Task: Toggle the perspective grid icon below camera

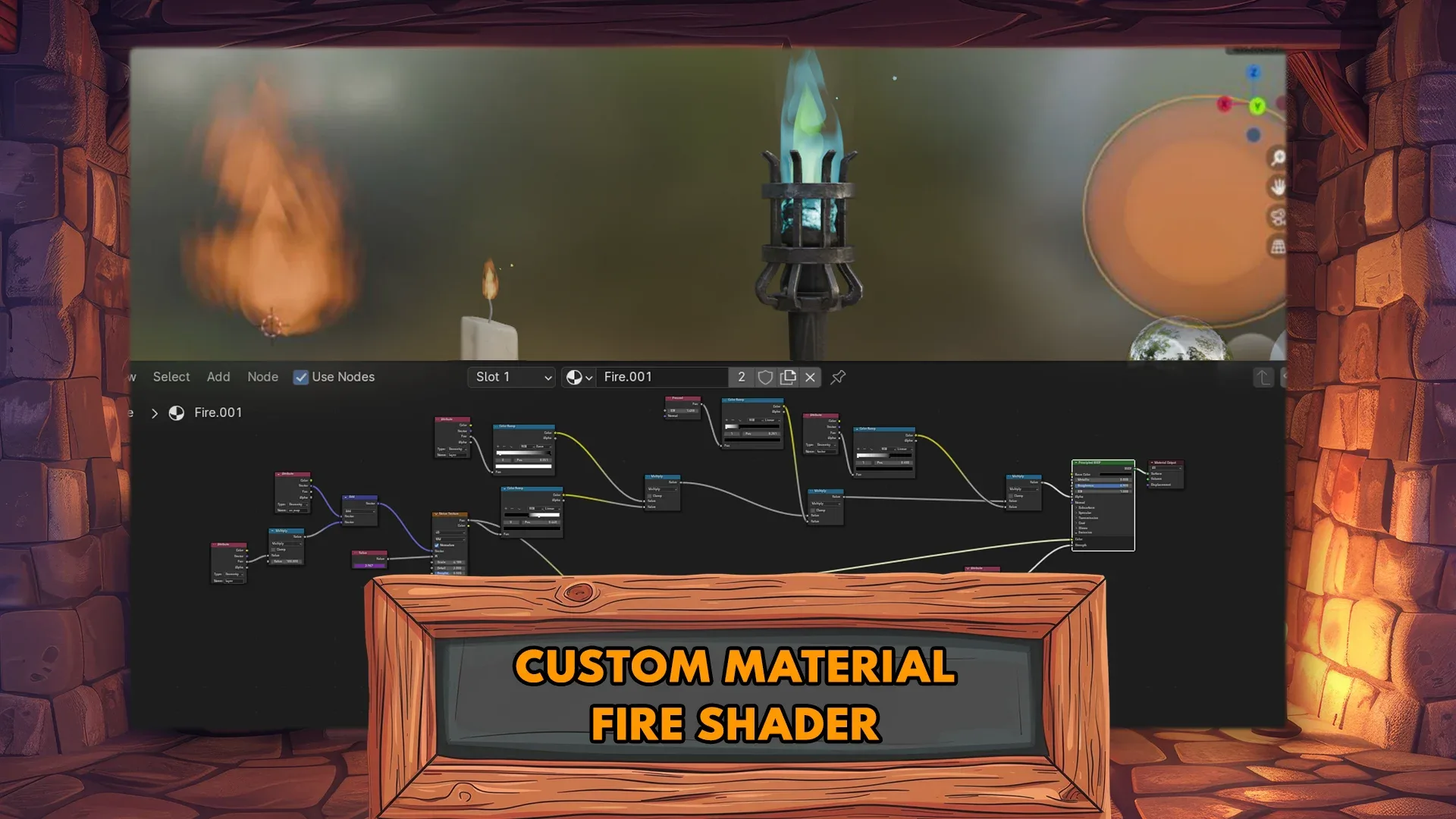Action: pyautogui.click(x=1277, y=246)
